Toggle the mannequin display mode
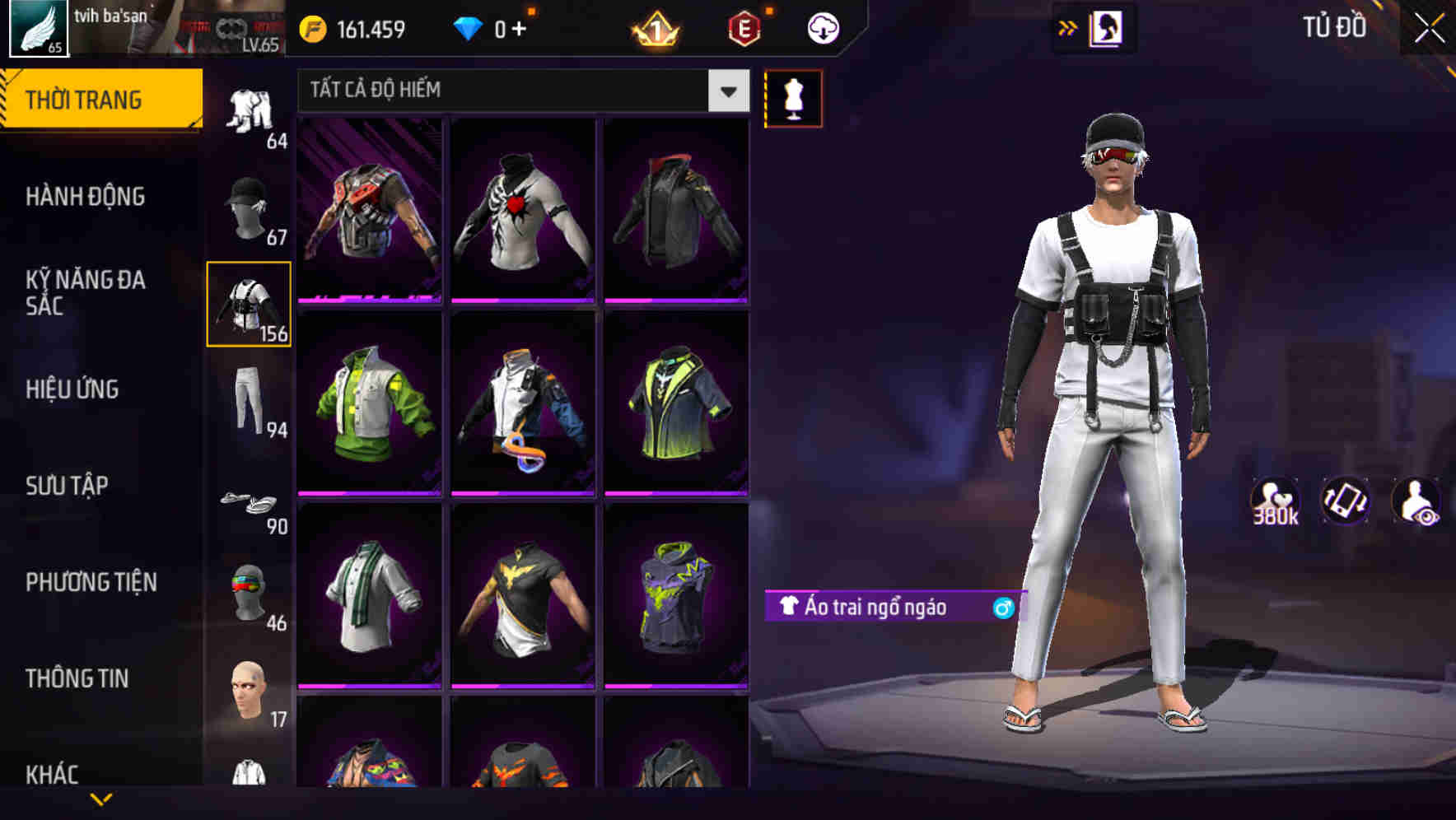This screenshot has width=1456, height=820. click(x=793, y=97)
